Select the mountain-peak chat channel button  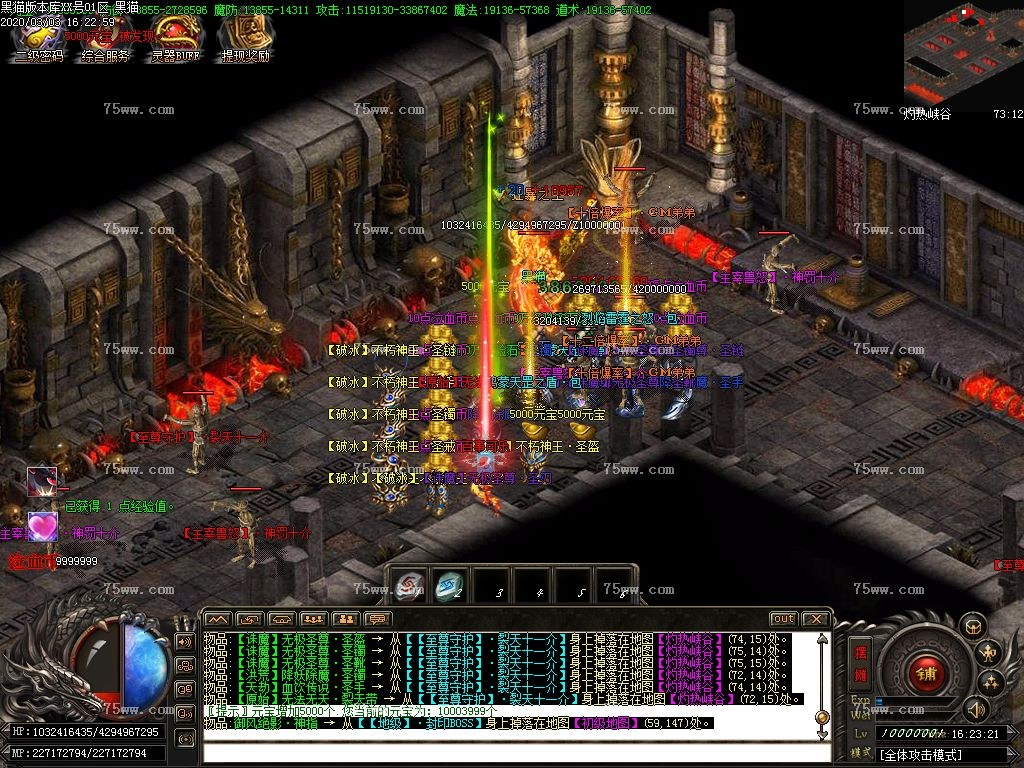pos(218,619)
